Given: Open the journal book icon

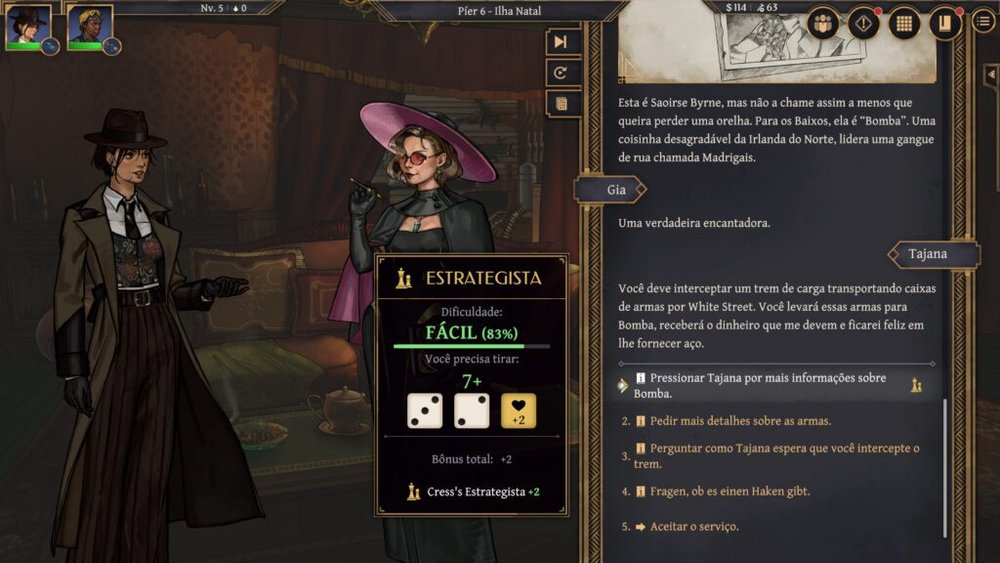Looking at the screenshot, I should [944, 23].
